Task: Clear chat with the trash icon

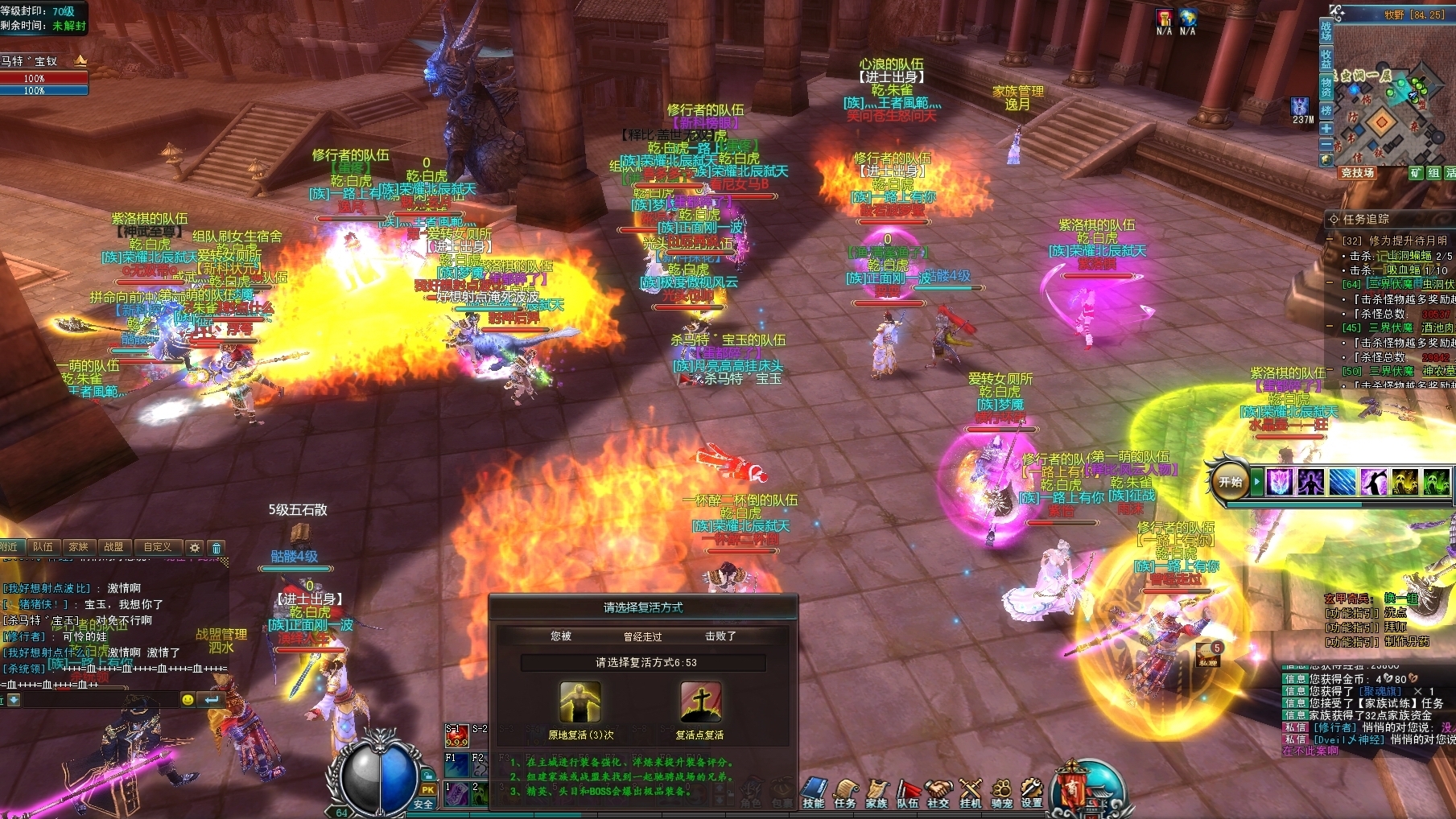Action: (x=216, y=548)
